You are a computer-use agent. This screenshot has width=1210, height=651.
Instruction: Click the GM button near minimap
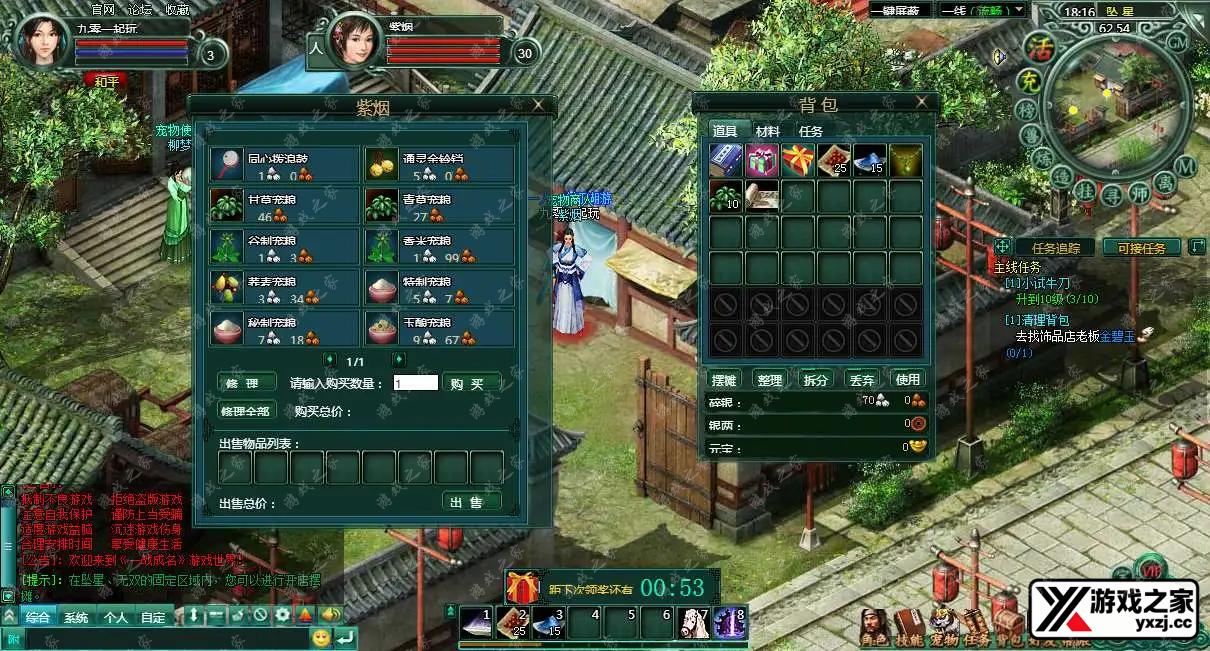tap(1177, 43)
